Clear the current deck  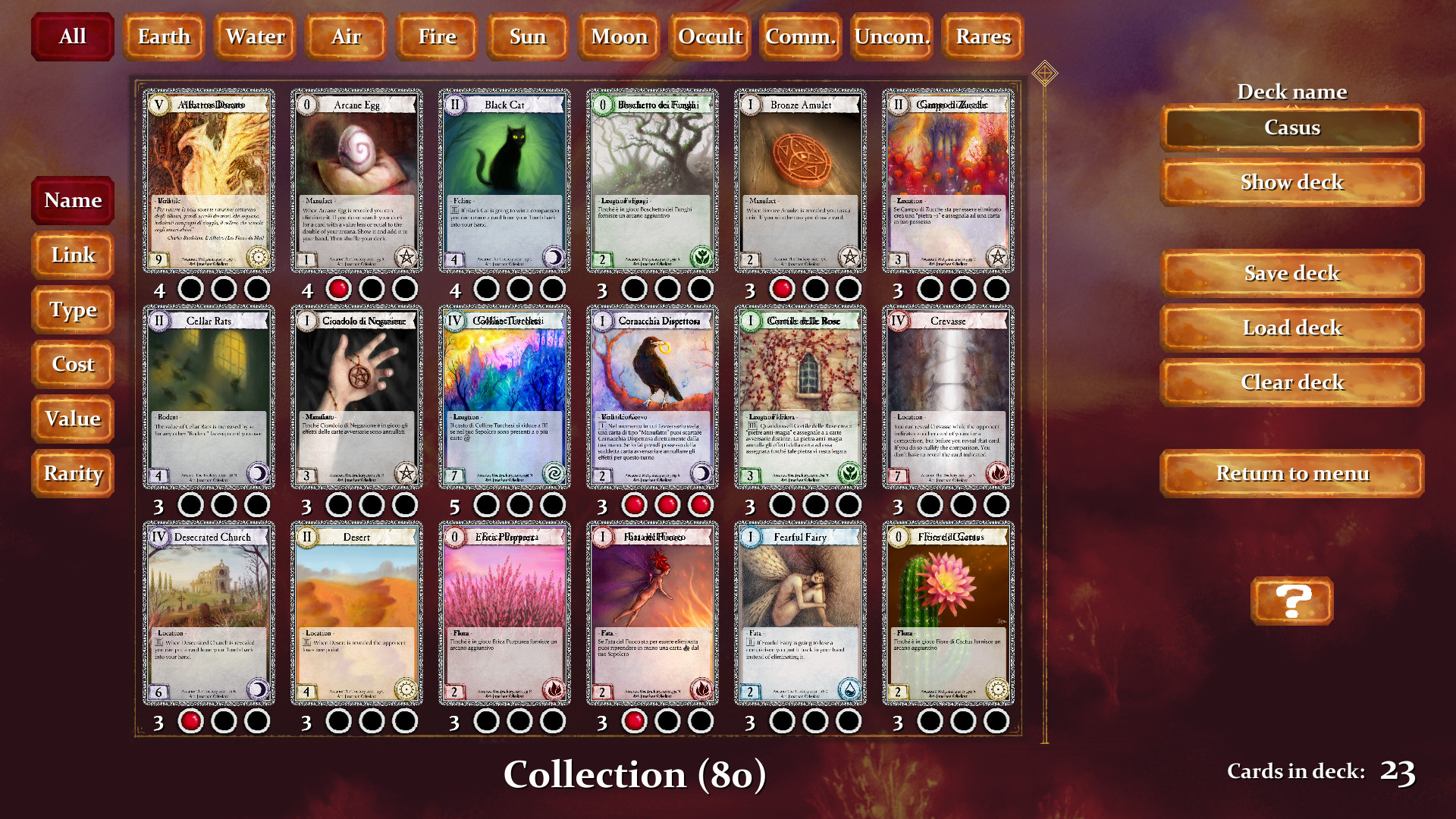click(1291, 382)
